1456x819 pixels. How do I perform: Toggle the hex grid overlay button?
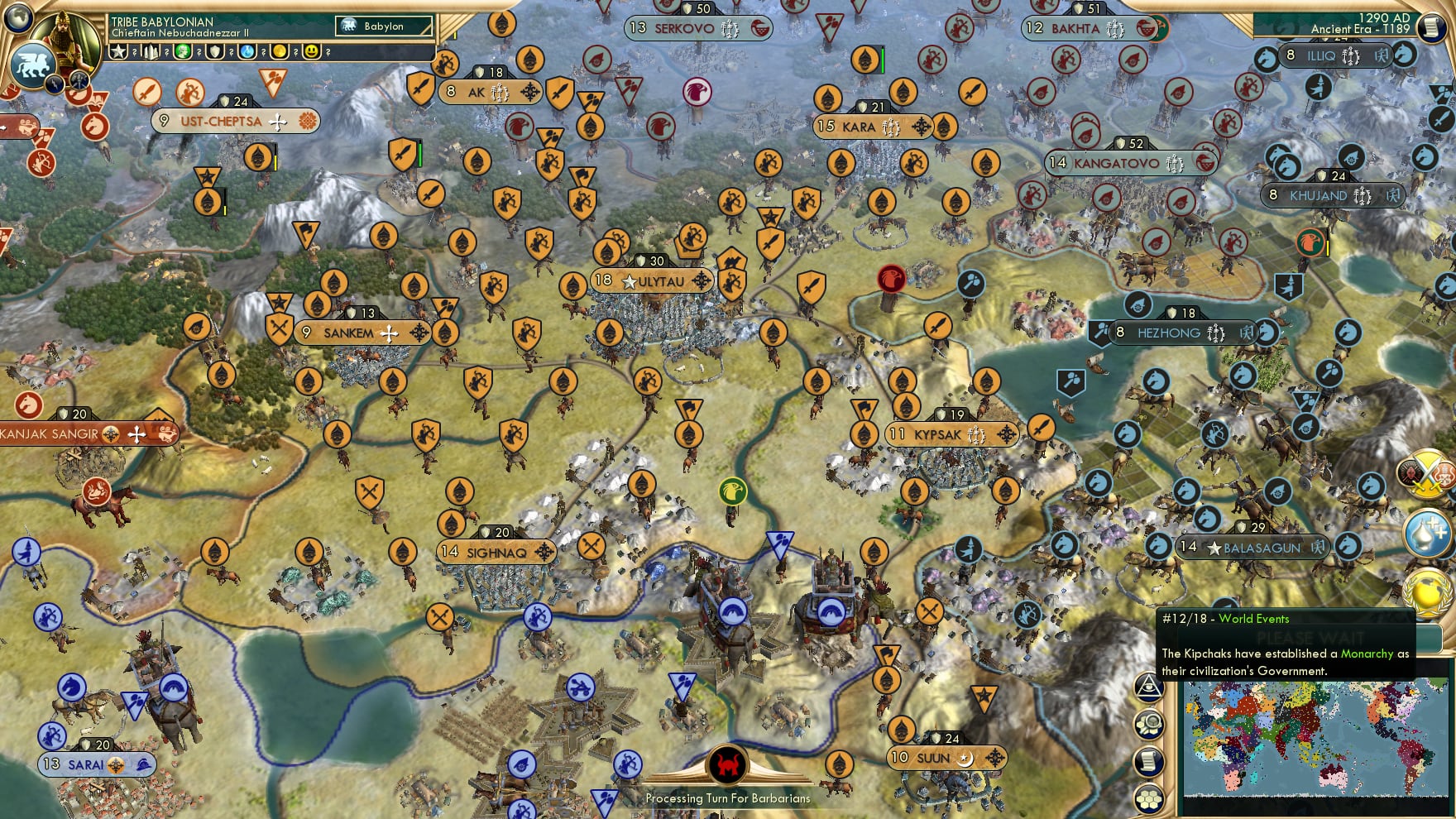1150,797
